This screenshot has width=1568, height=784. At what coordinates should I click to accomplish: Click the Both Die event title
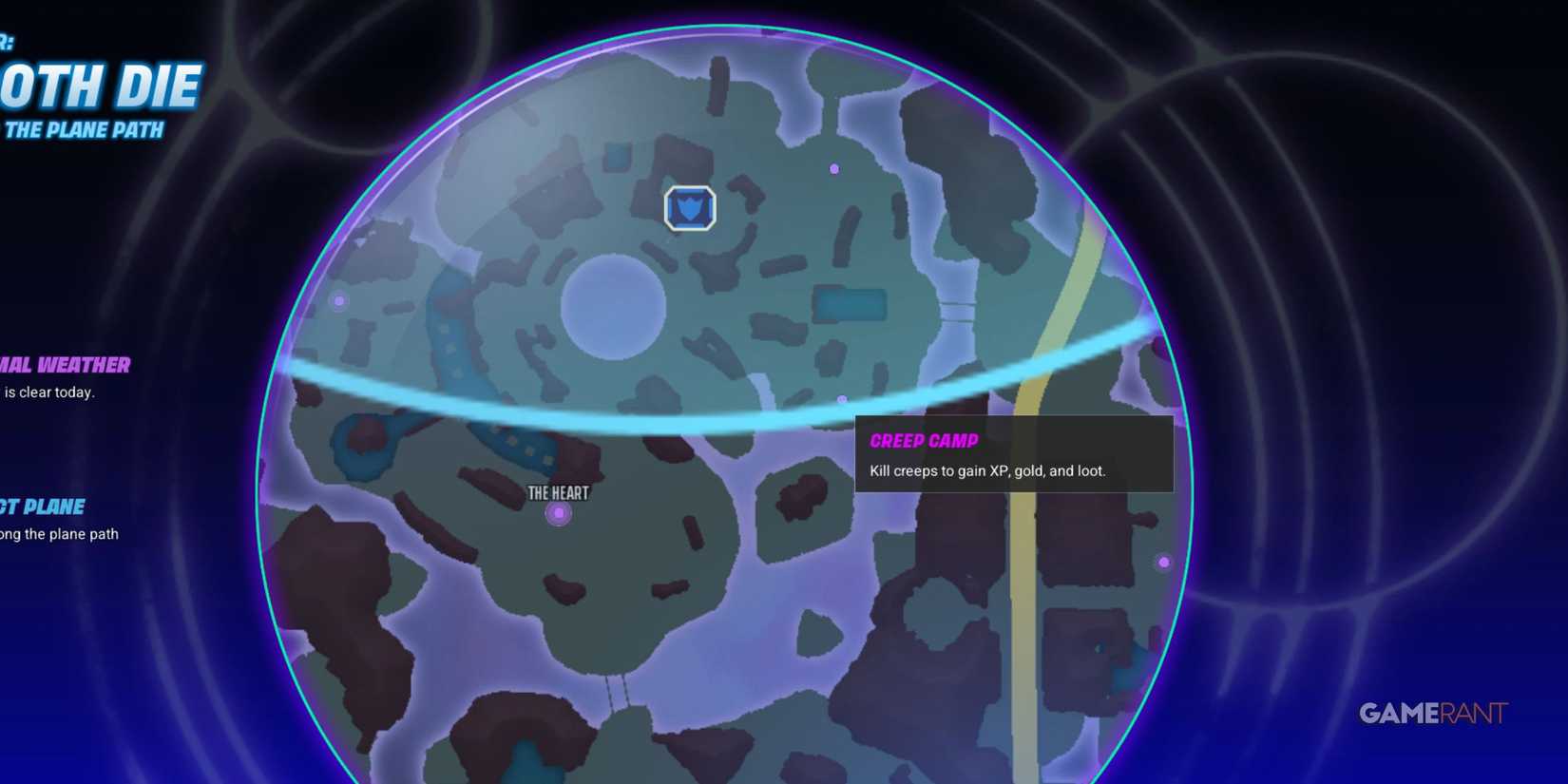(100, 86)
